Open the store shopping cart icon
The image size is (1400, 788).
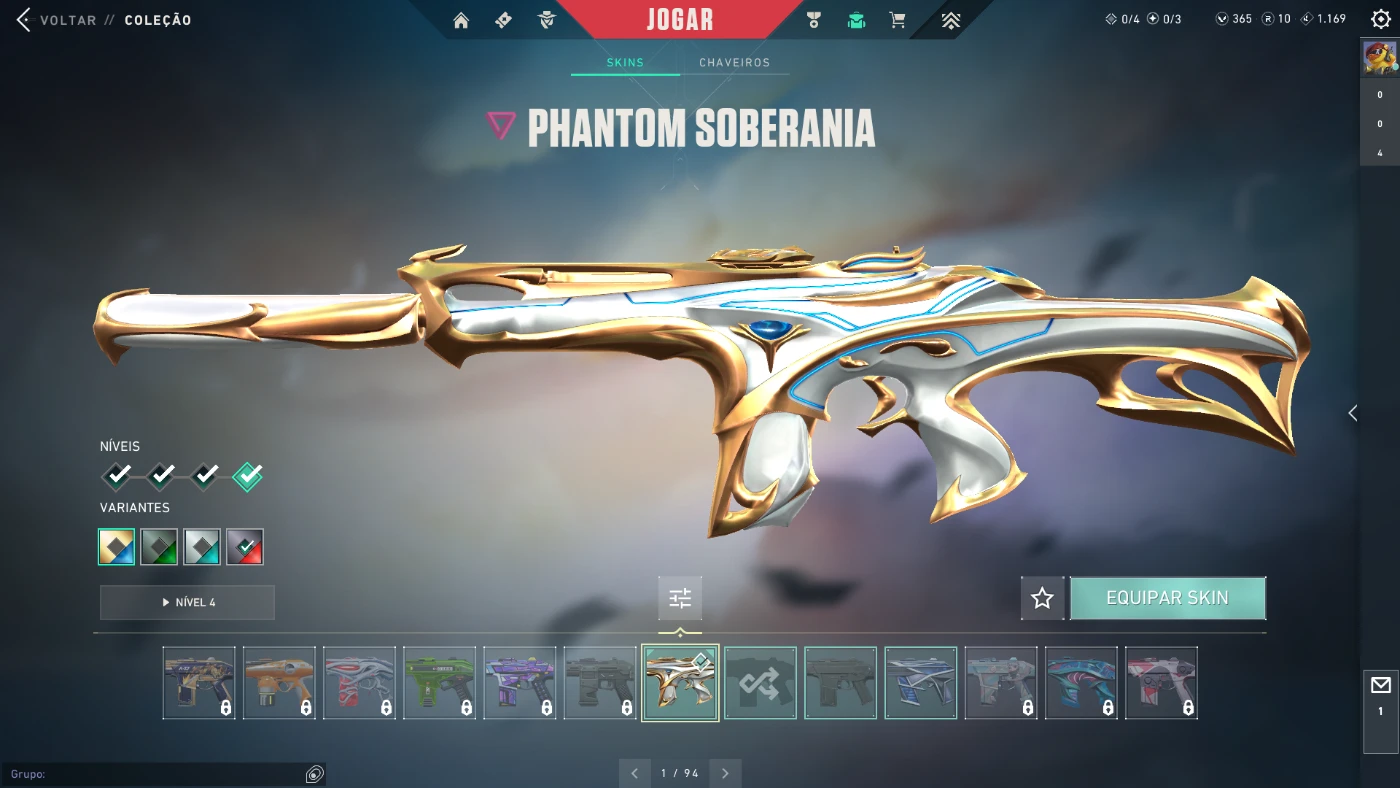(x=898, y=20)
